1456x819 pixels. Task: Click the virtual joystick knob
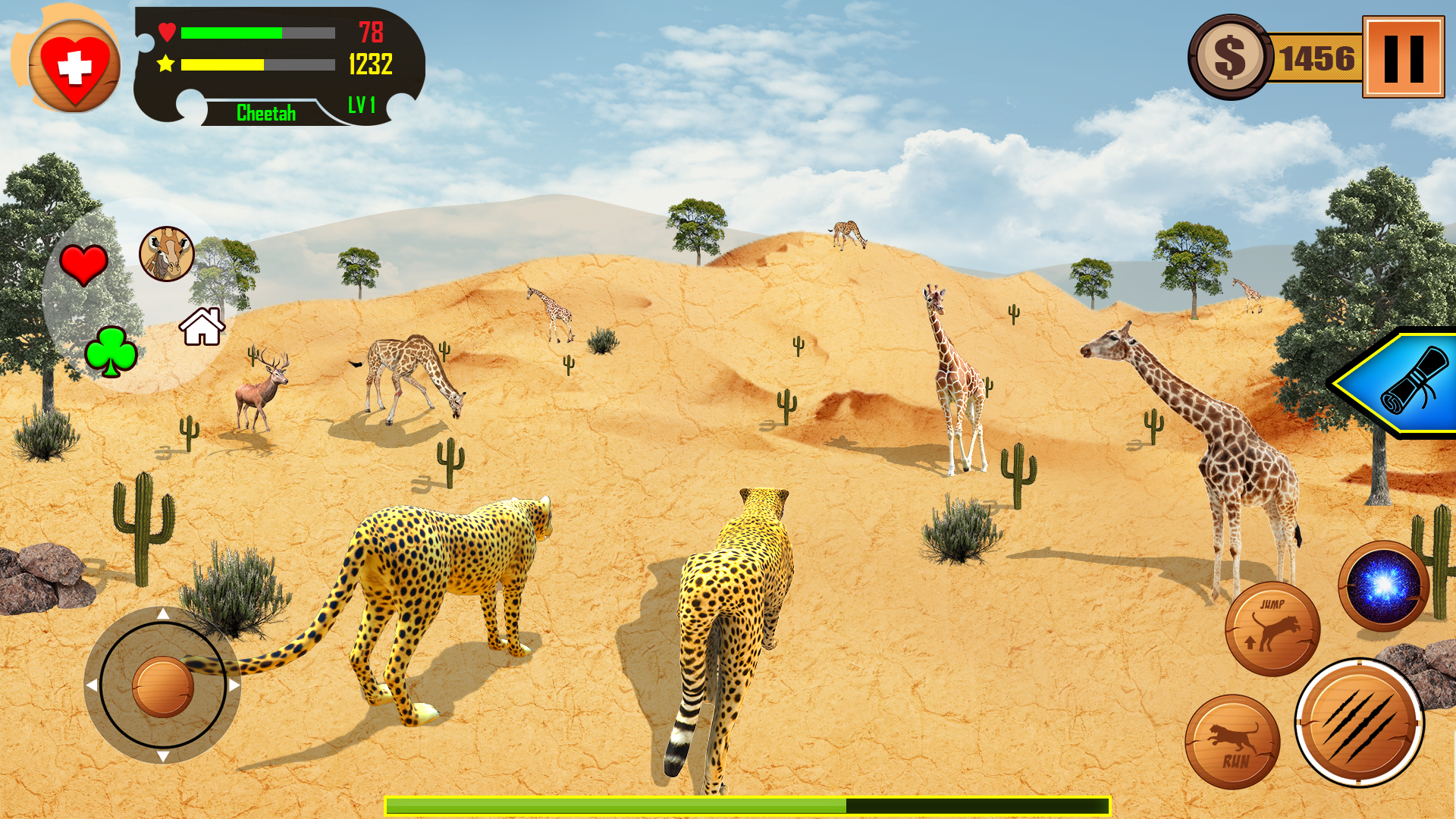[163, 686]
